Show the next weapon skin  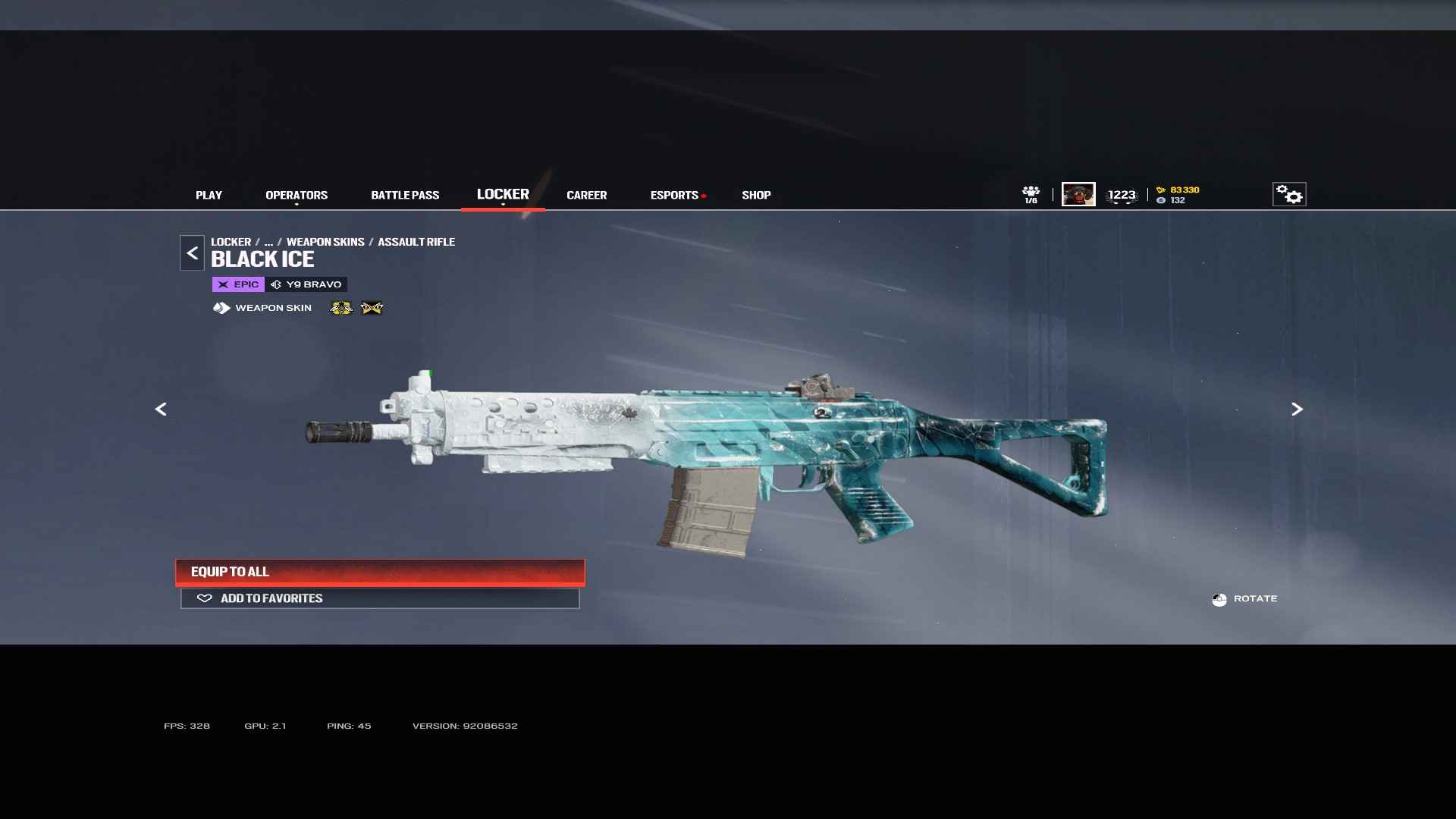1297,409
